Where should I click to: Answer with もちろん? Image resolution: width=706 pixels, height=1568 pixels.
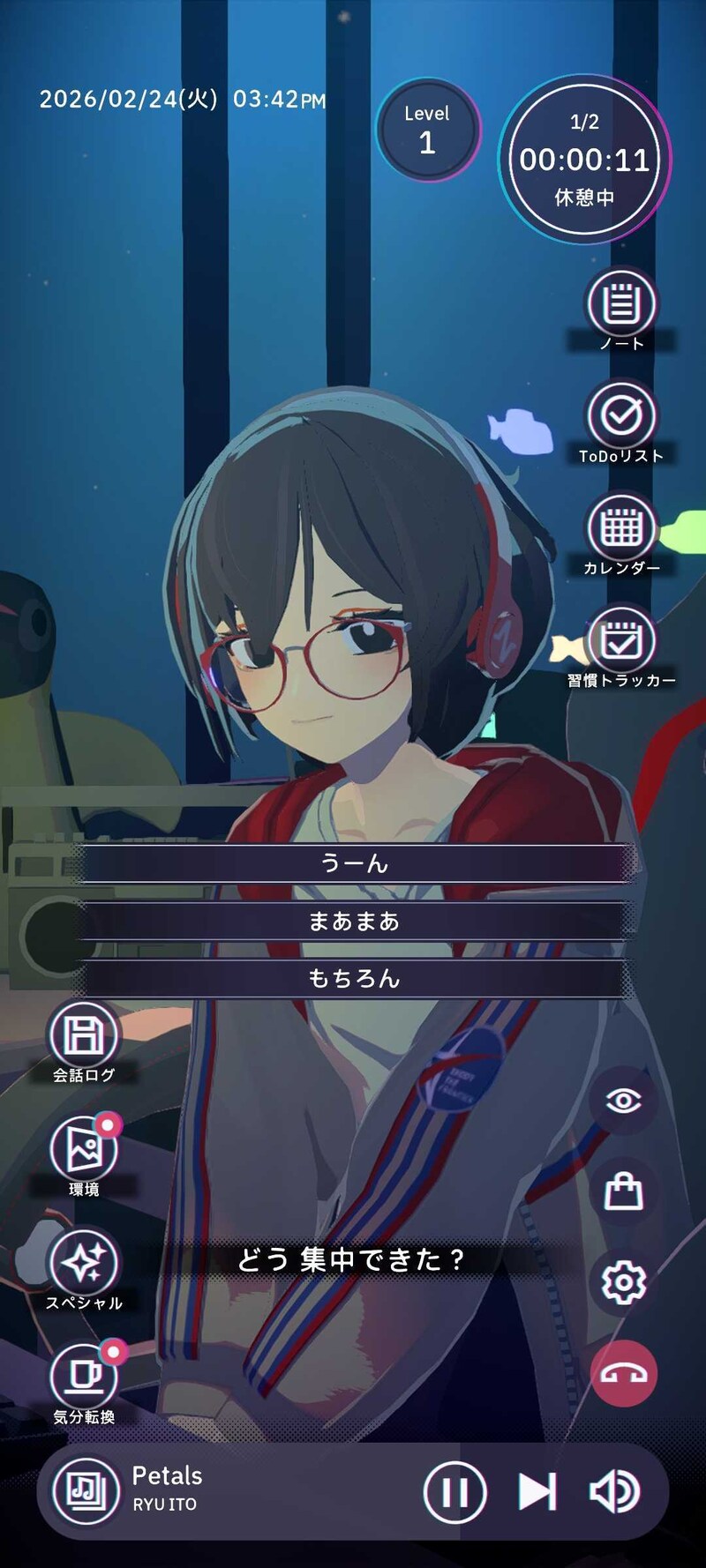coord(354,978)
